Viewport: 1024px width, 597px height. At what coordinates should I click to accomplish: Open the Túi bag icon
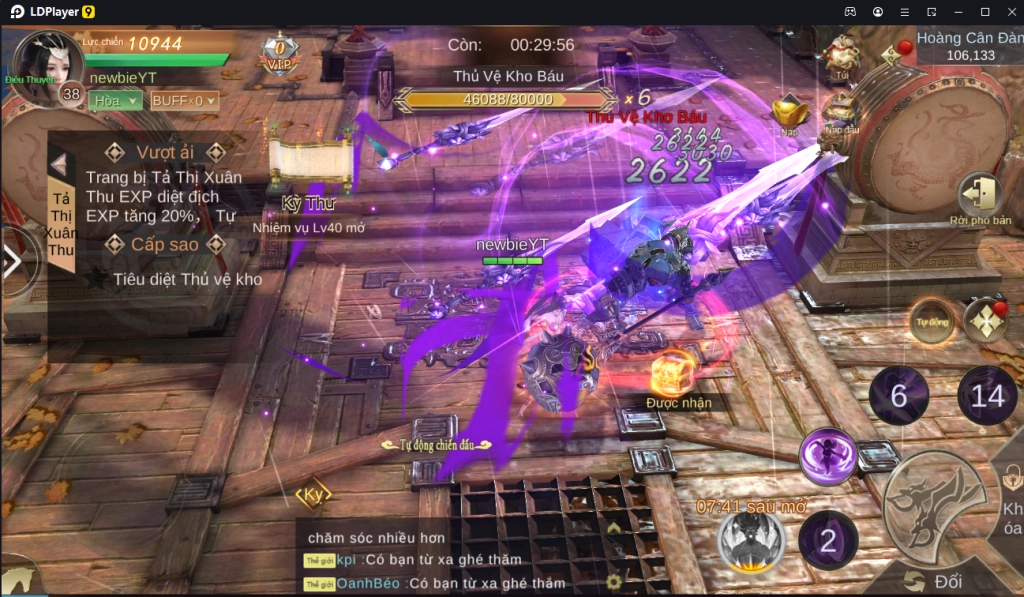pyautogui.click(x=841, y=54)
